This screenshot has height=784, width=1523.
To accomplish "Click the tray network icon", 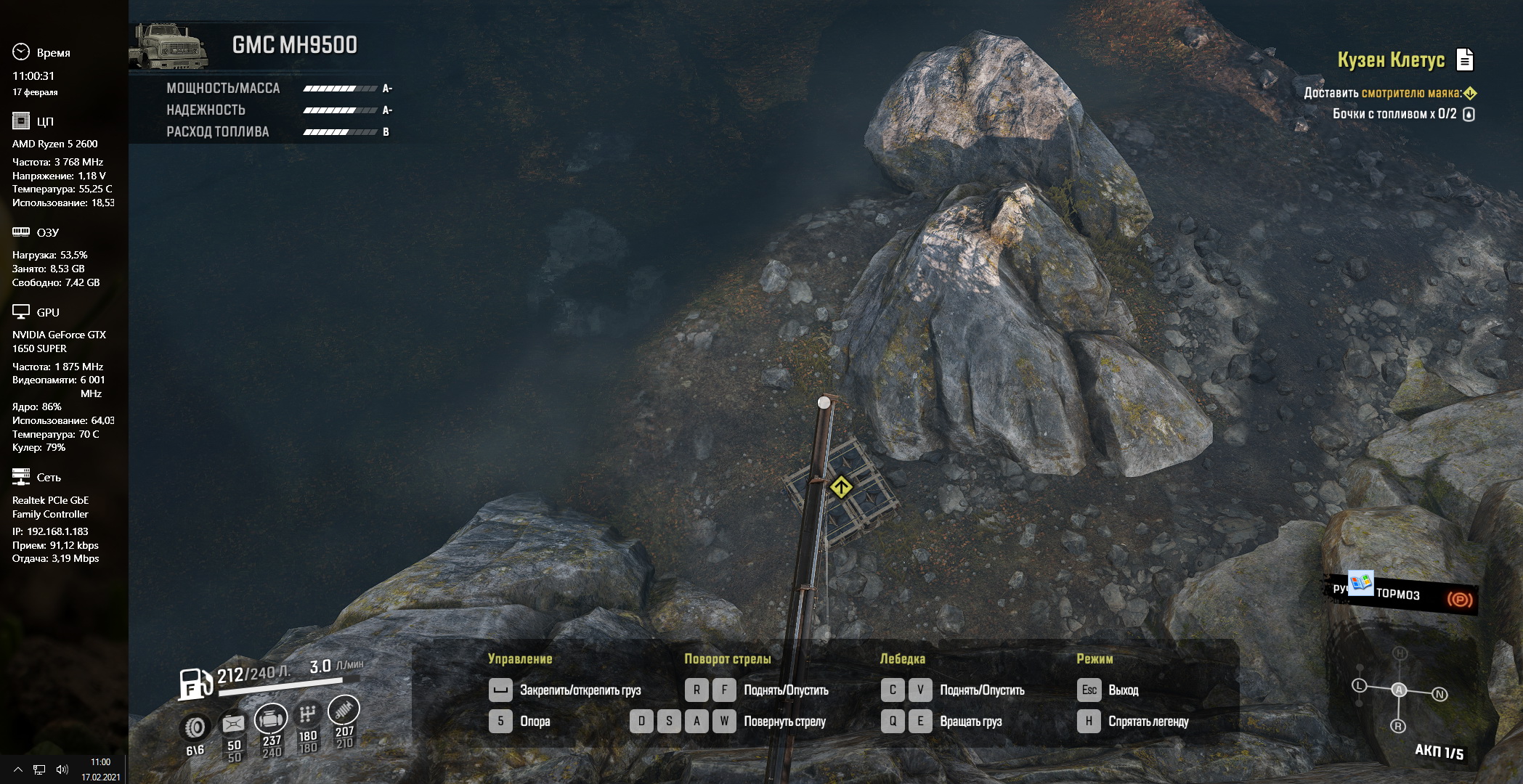I will pyautogui.click(x=40, y=769).
